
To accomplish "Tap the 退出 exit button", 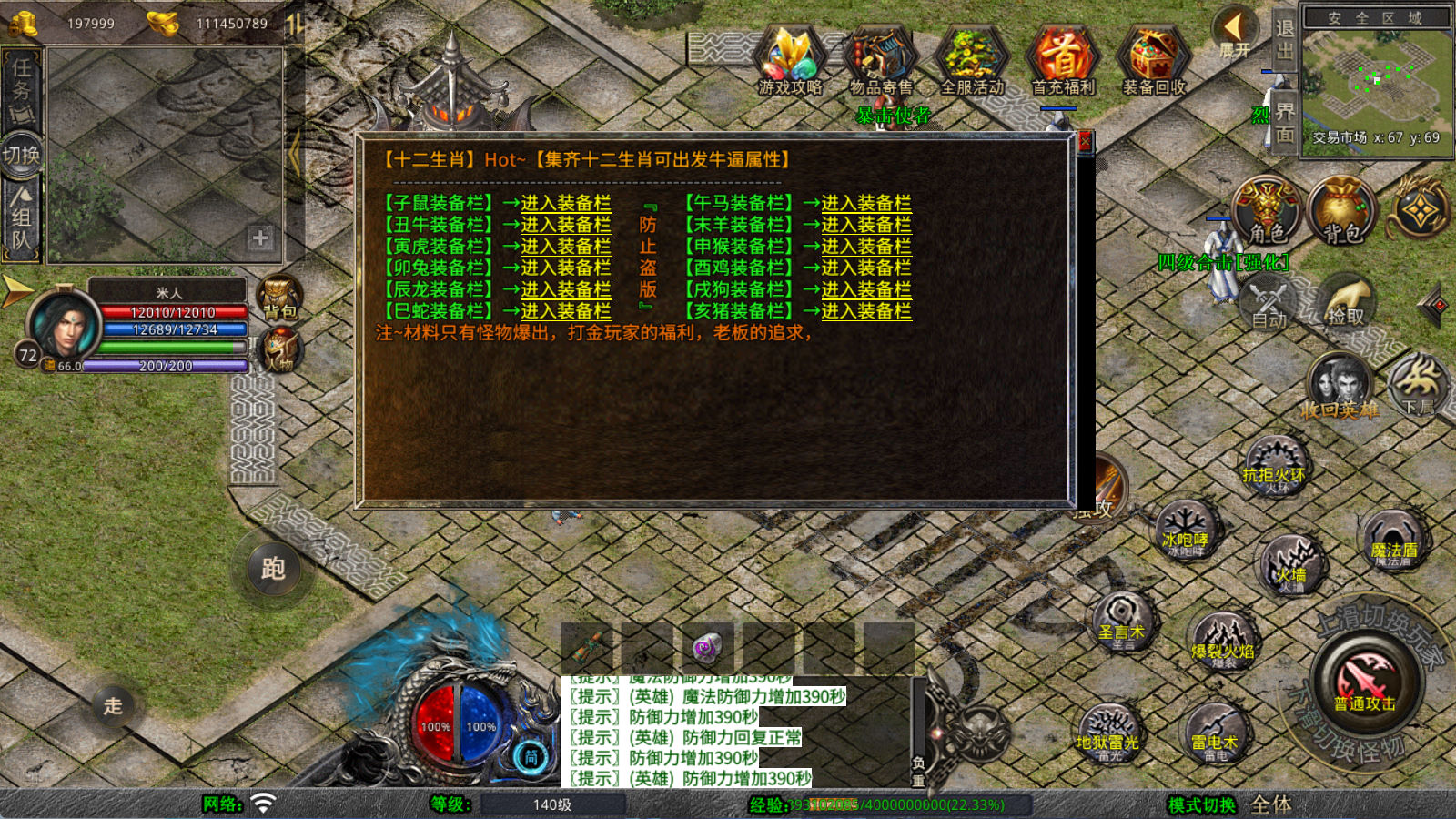I will coord(1284,39).
